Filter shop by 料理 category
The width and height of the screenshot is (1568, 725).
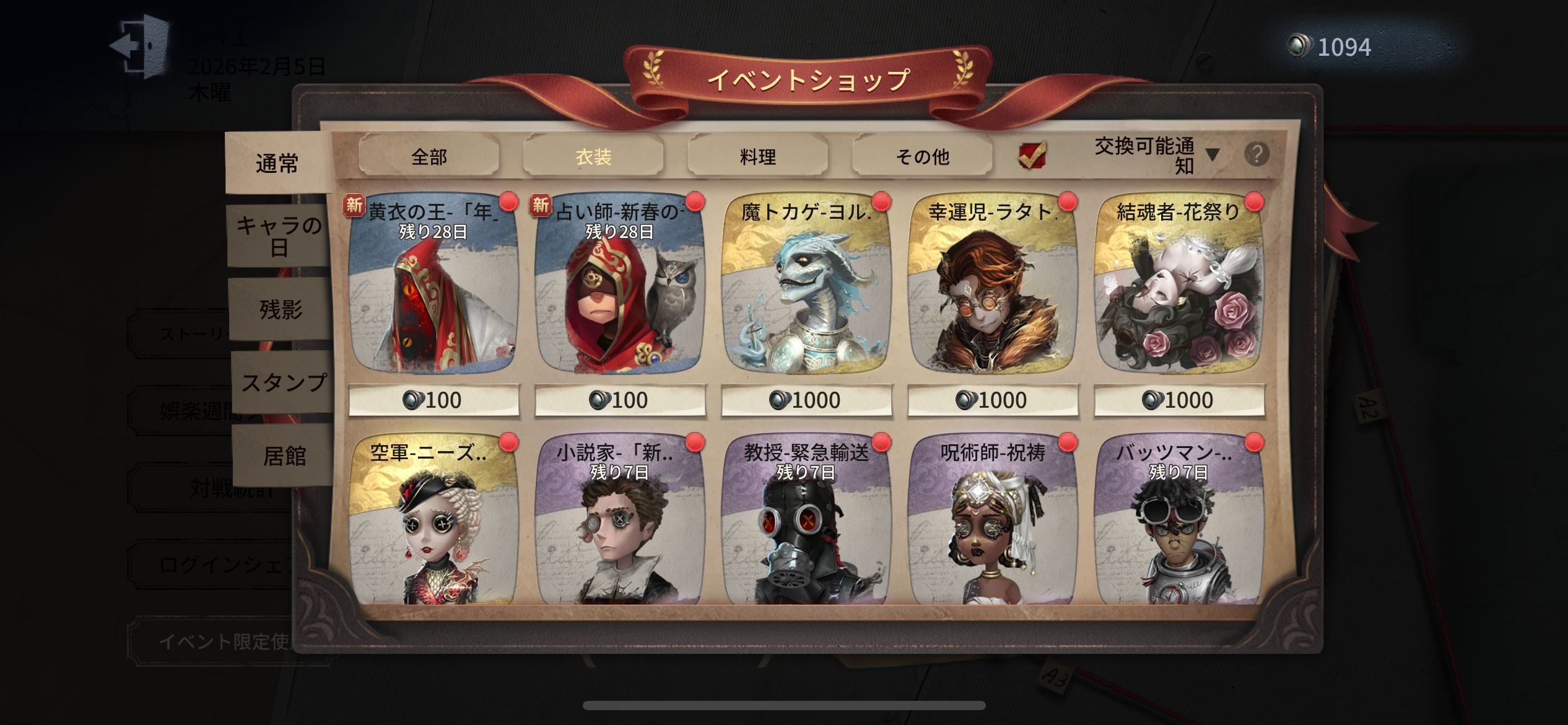click(757, 156)
